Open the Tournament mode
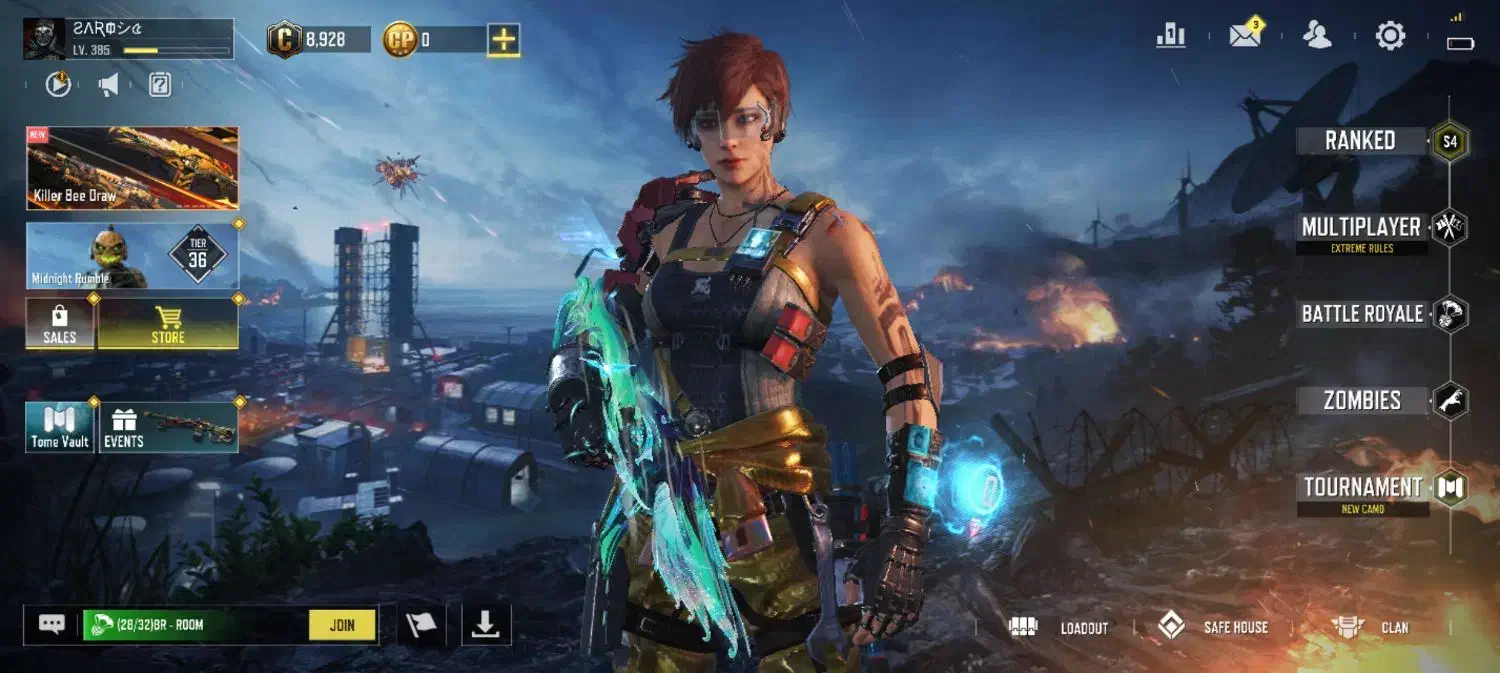The width and height of the screenshot is (1500, 673). point(1362,488)
